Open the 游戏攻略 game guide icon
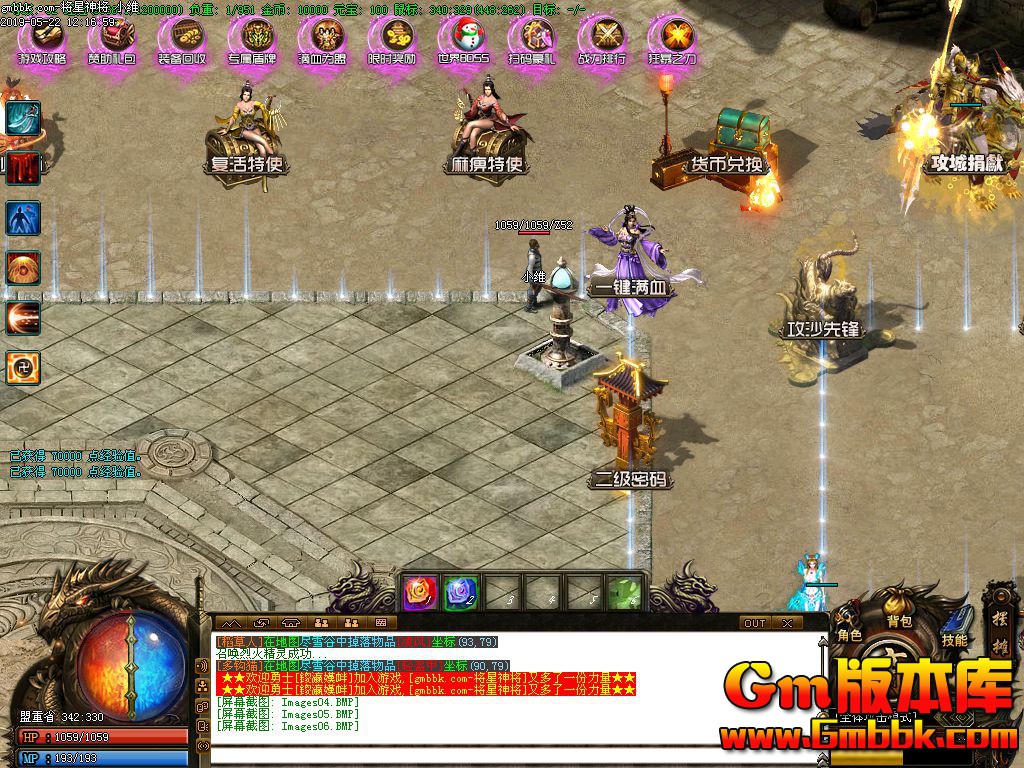 point(42,41)
